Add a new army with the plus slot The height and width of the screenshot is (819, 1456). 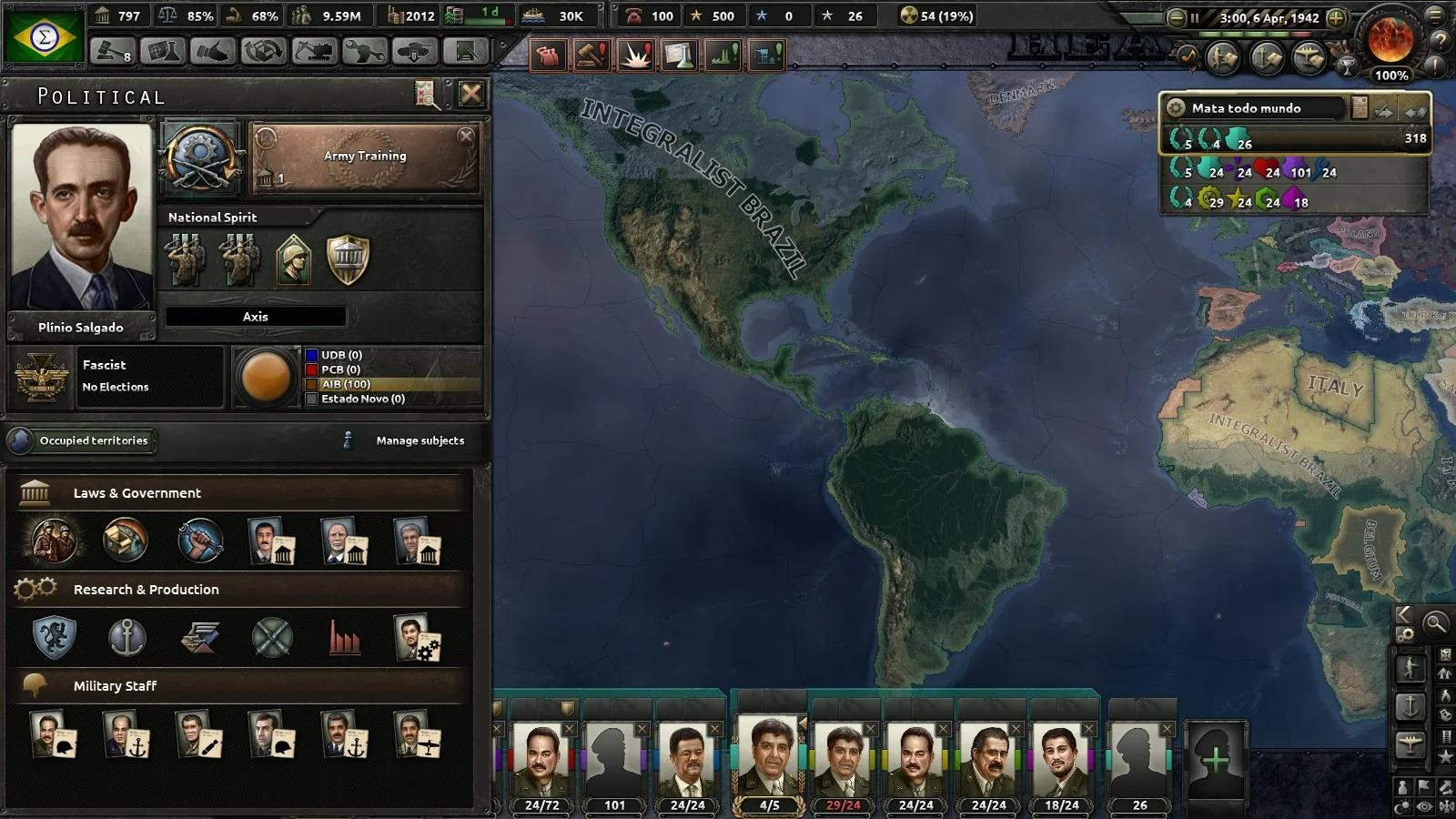[x=1215, y=760]
